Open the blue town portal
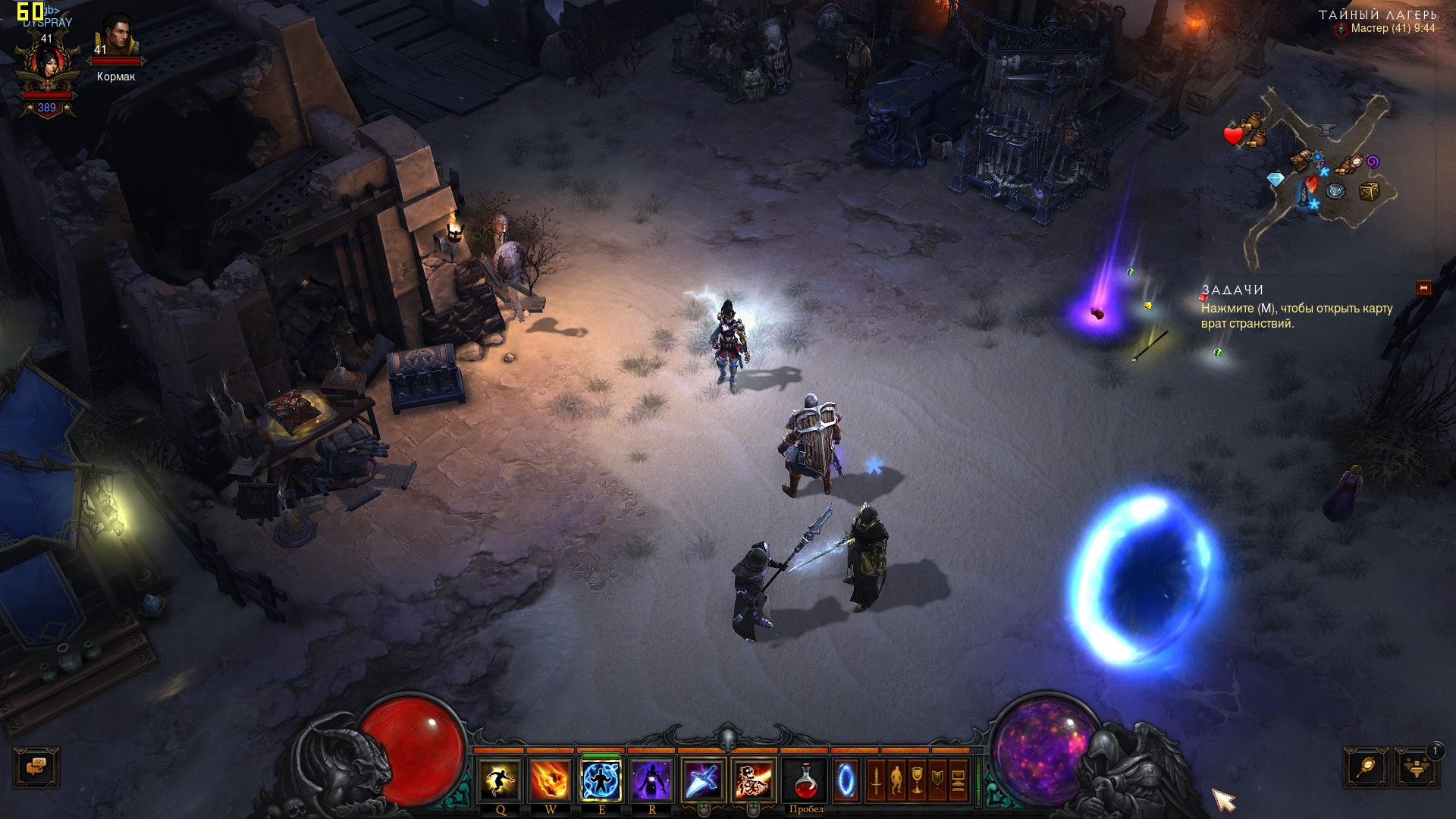This screenshot has width=1456, height=819. point(846,780)
